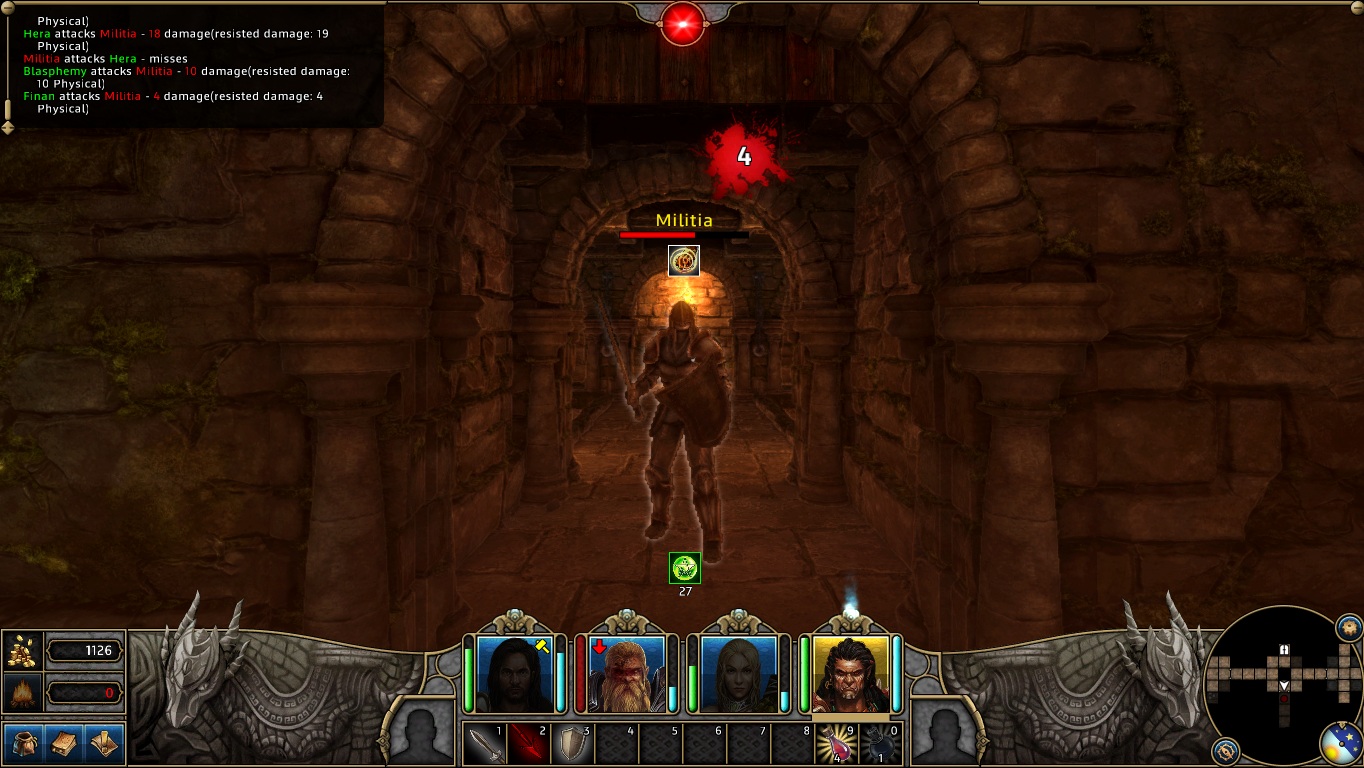Select the dark-haired man's portrait
Image resolution: width=1364 pixels, height=768 pixels.
(x=515, y=673)
